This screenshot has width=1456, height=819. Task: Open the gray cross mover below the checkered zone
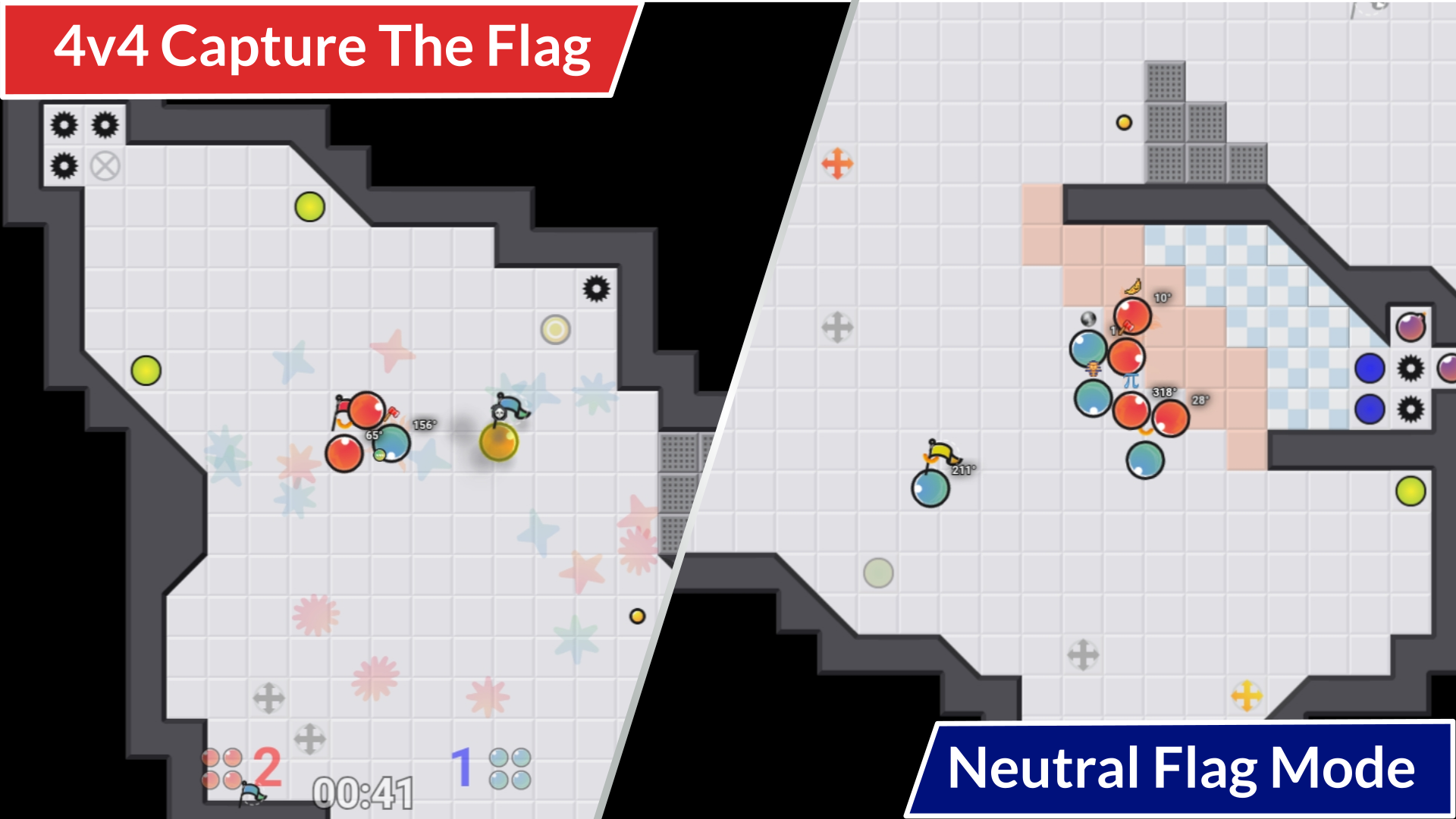(1084, 652)
